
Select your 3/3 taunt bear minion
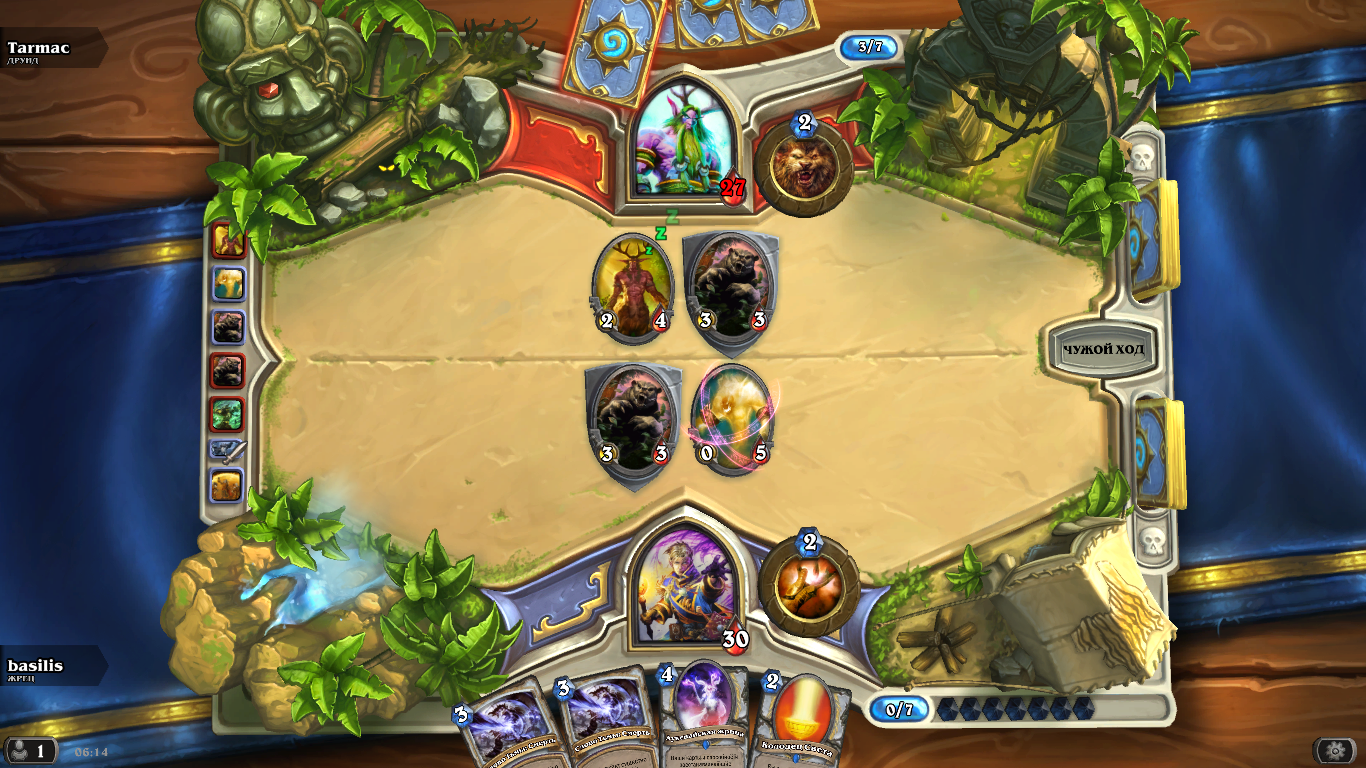[632, 422]
